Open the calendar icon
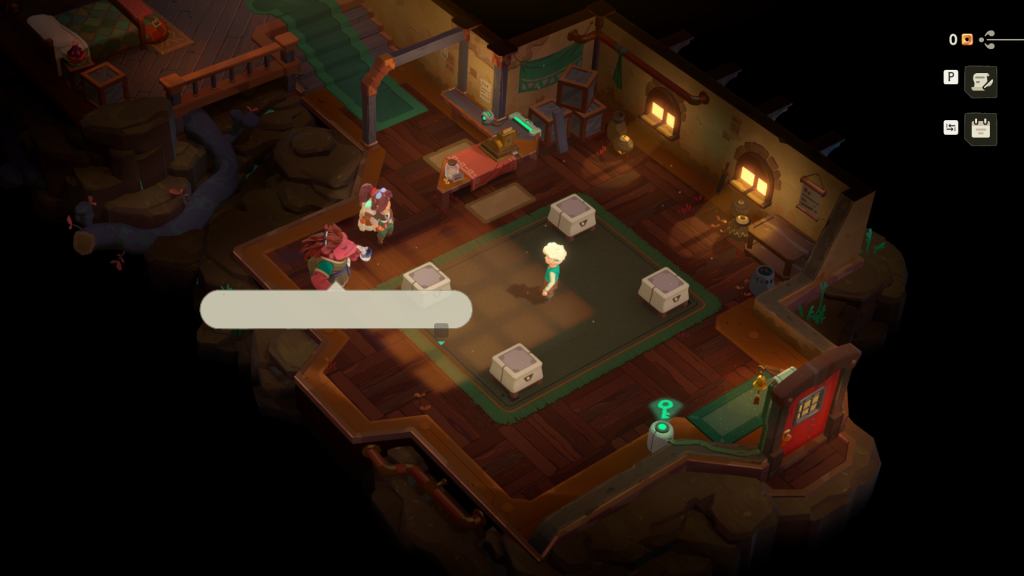 [x=981, y=129]
